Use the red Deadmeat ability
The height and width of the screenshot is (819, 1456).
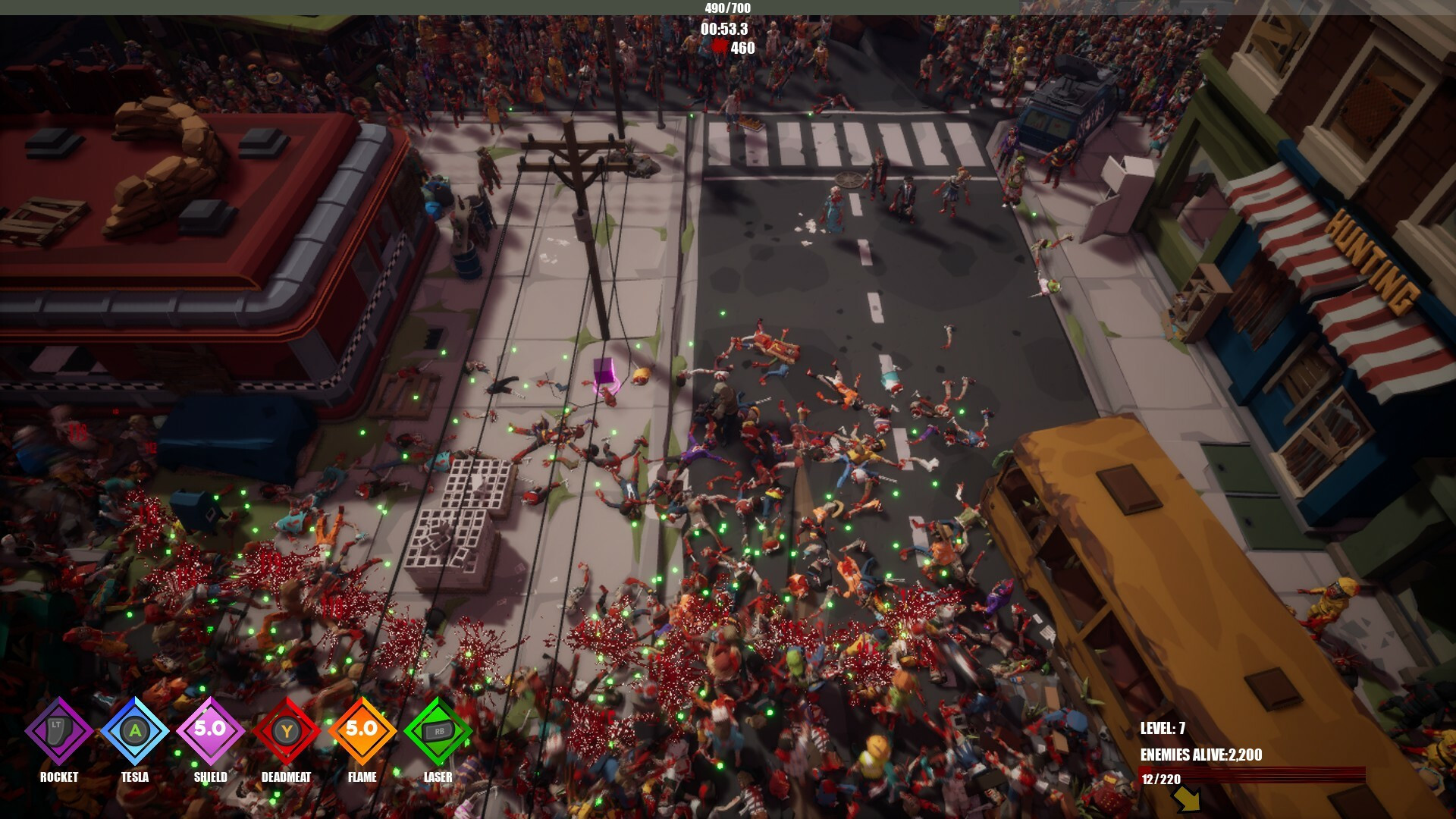coord(287,731)
